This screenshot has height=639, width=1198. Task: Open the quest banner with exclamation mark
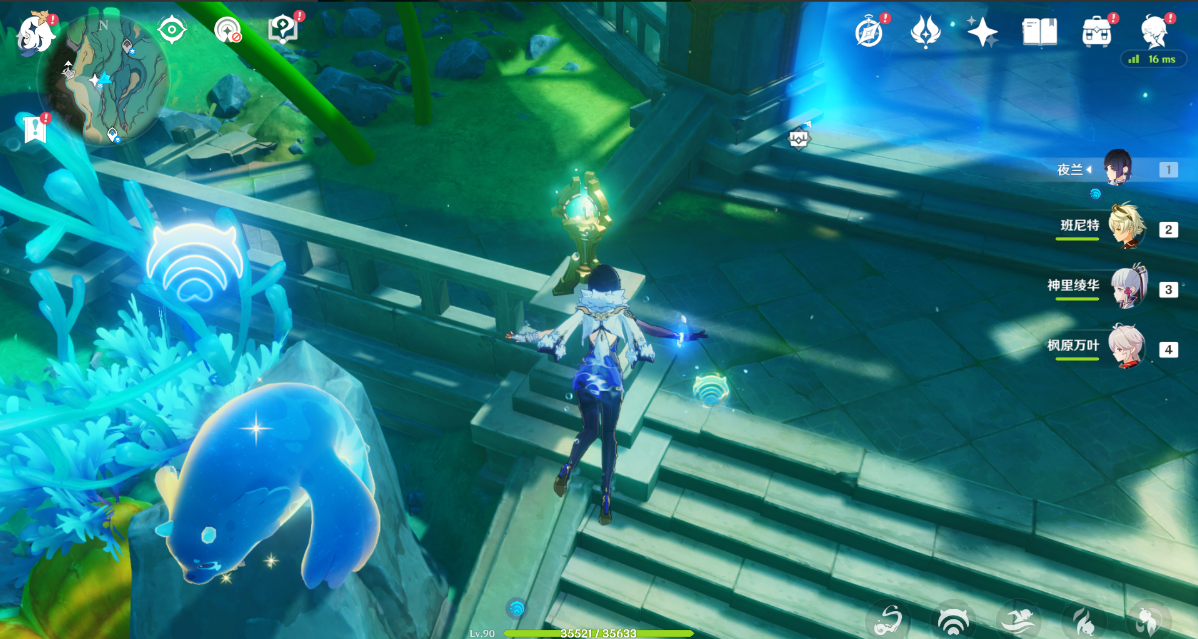pos(35,128)
